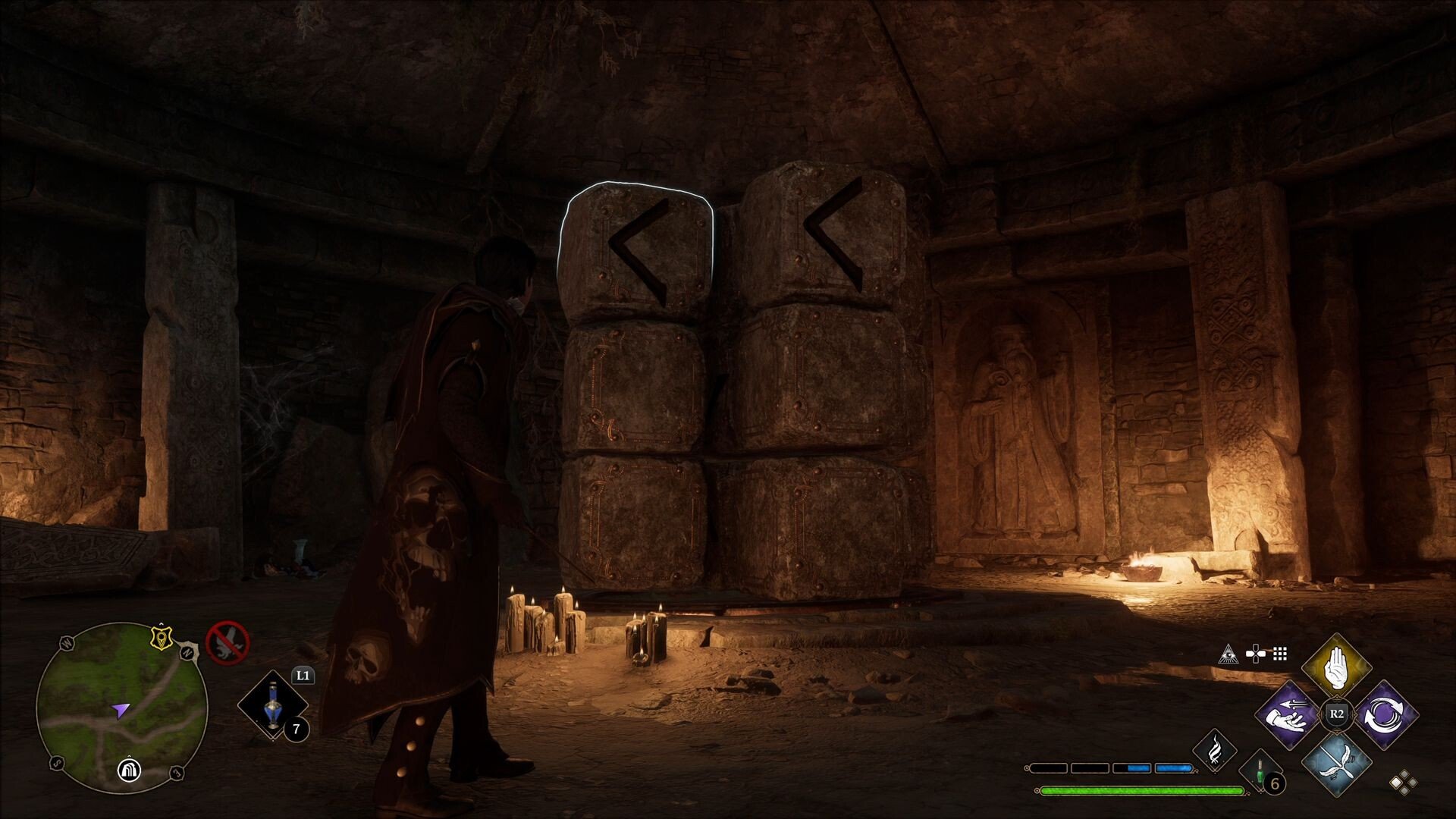
Task: Switch spell set via four-diamond indicator
Action: pos(1402,783)
